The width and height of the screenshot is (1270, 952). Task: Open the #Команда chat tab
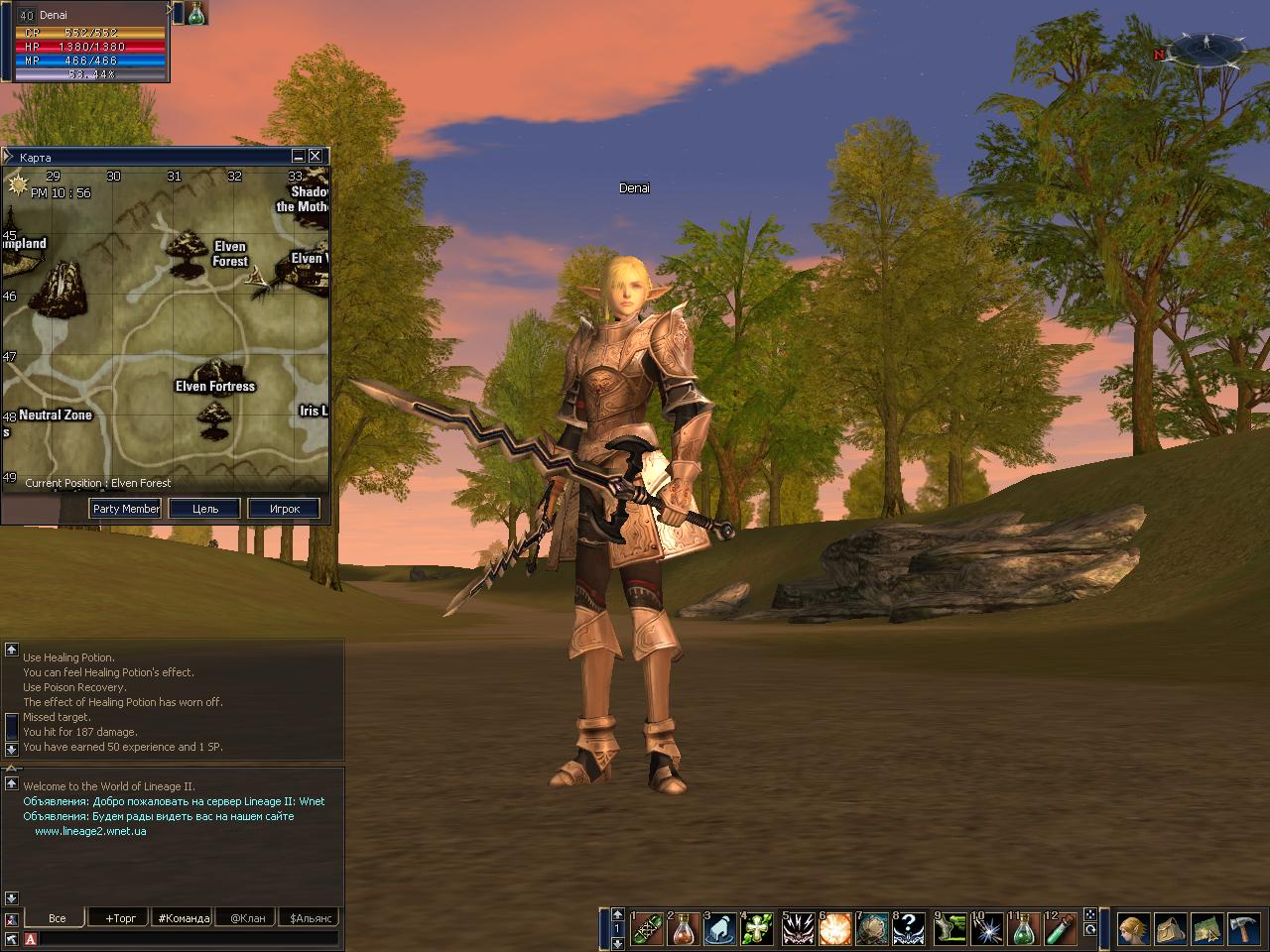(x=184, y=918)
